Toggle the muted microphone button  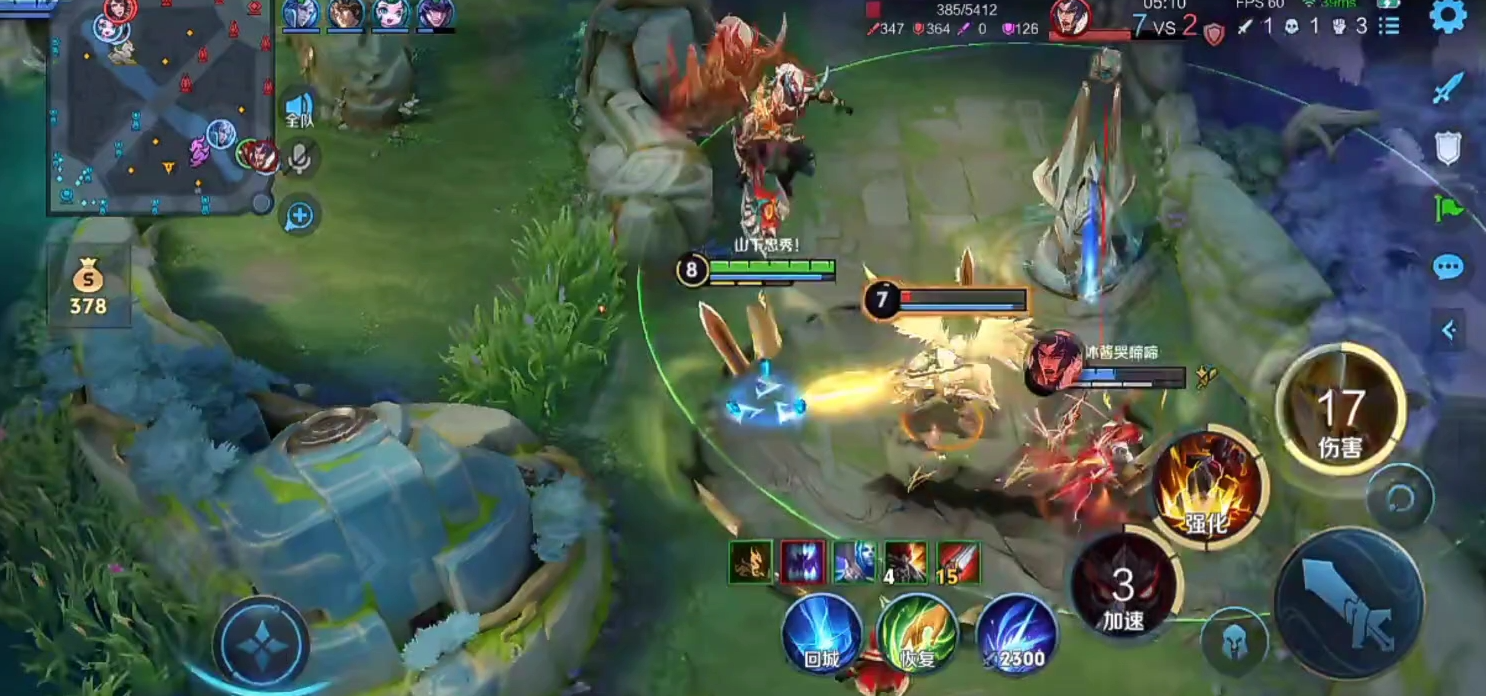[299, 158]
